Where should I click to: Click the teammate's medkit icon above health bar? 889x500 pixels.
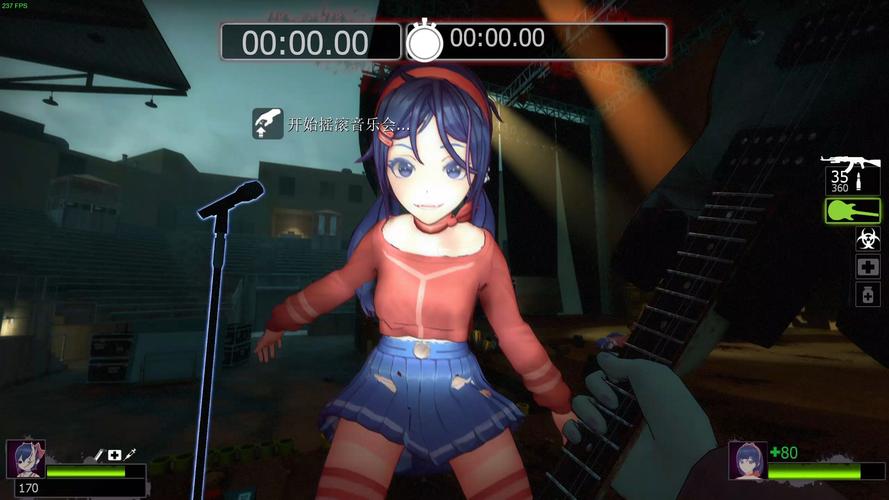[115, 455]
